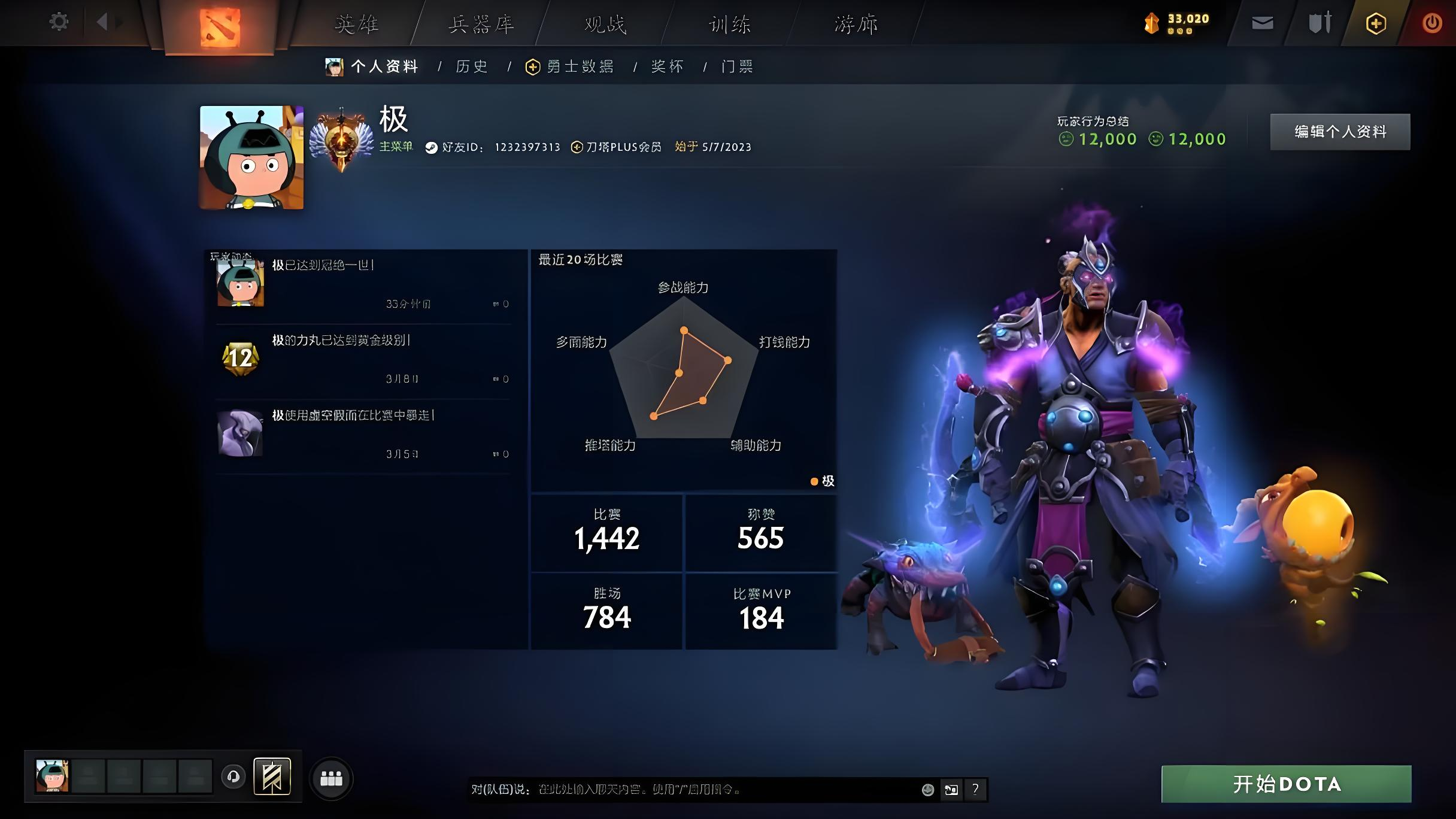Open the mail envelope icon
This screenshot has height=819, width=1456.
(1262, 23)
